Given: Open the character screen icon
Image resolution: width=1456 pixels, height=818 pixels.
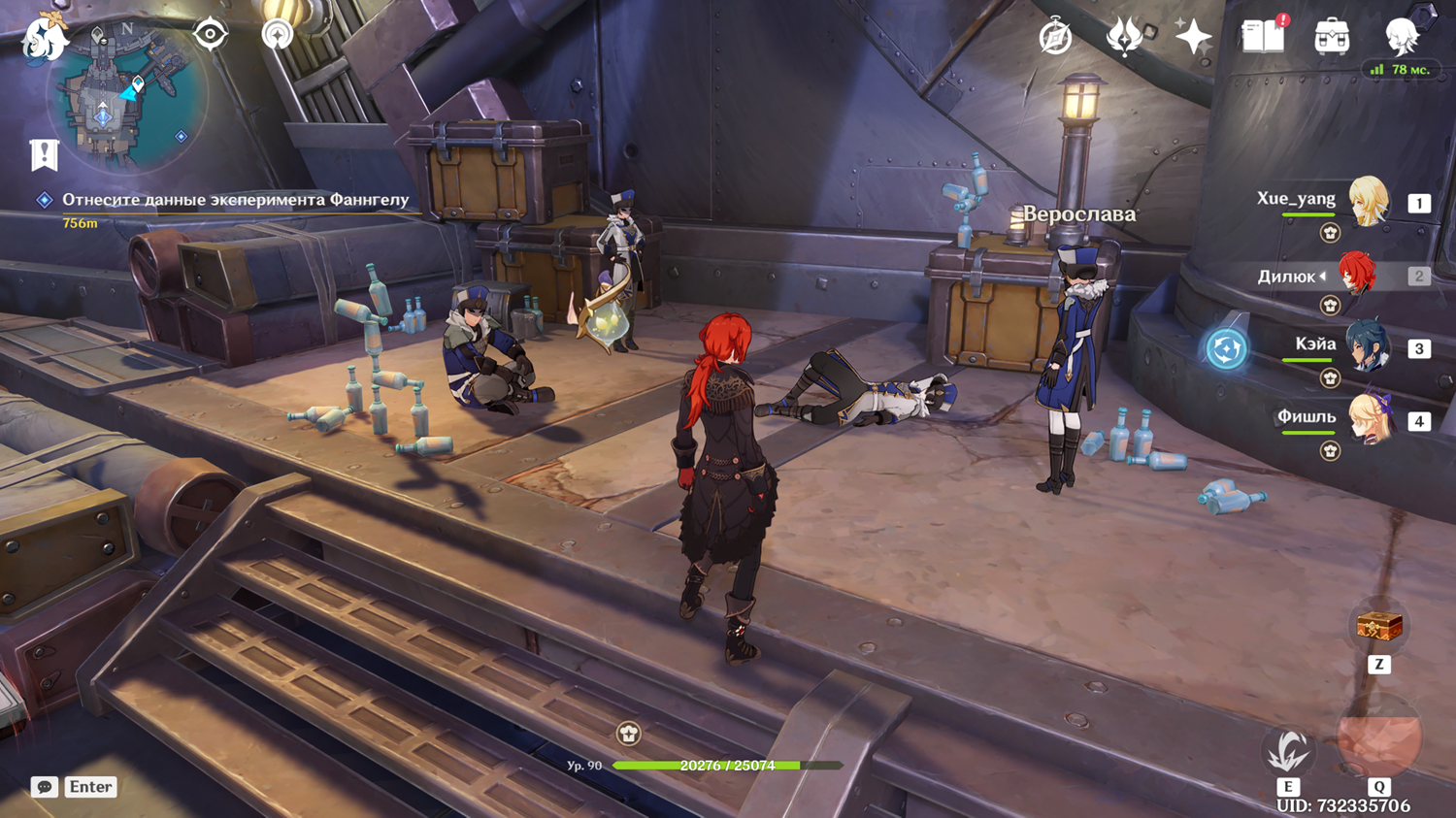Looking at the screenshot, I should (1402, 37).
